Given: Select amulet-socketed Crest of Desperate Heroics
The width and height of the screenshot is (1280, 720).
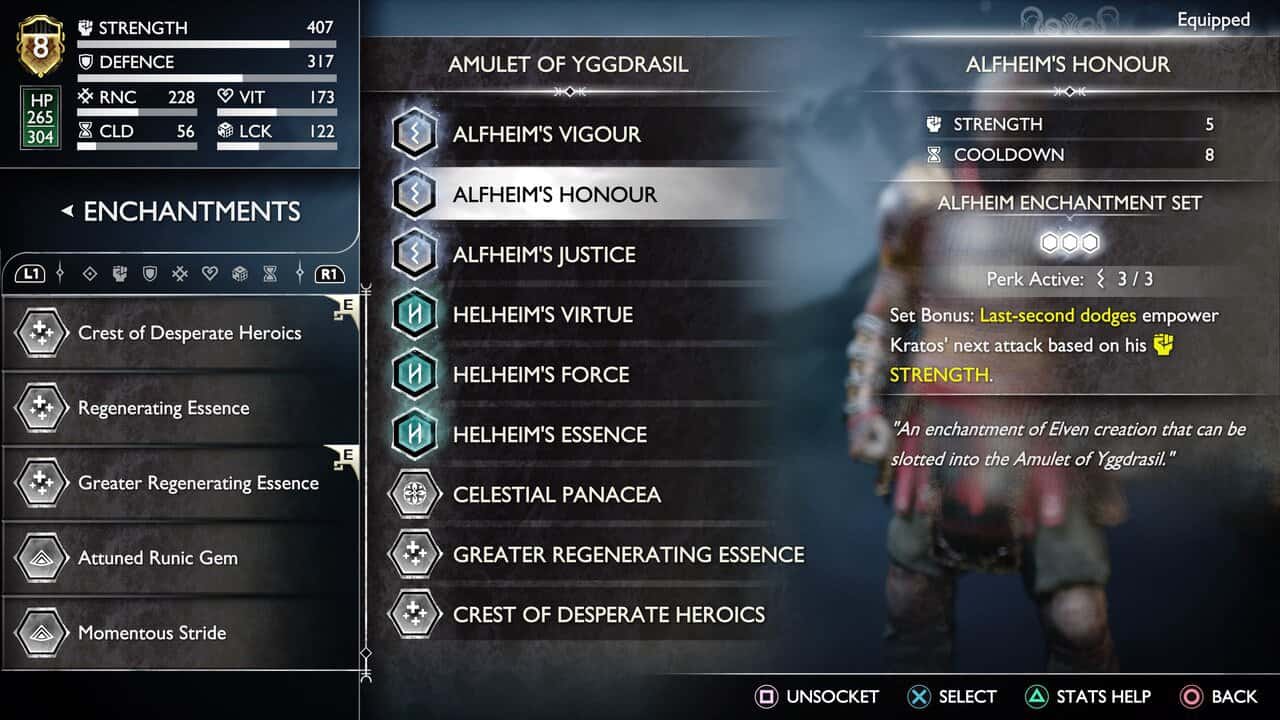Looking at the screenshot, I should [608, 614].
